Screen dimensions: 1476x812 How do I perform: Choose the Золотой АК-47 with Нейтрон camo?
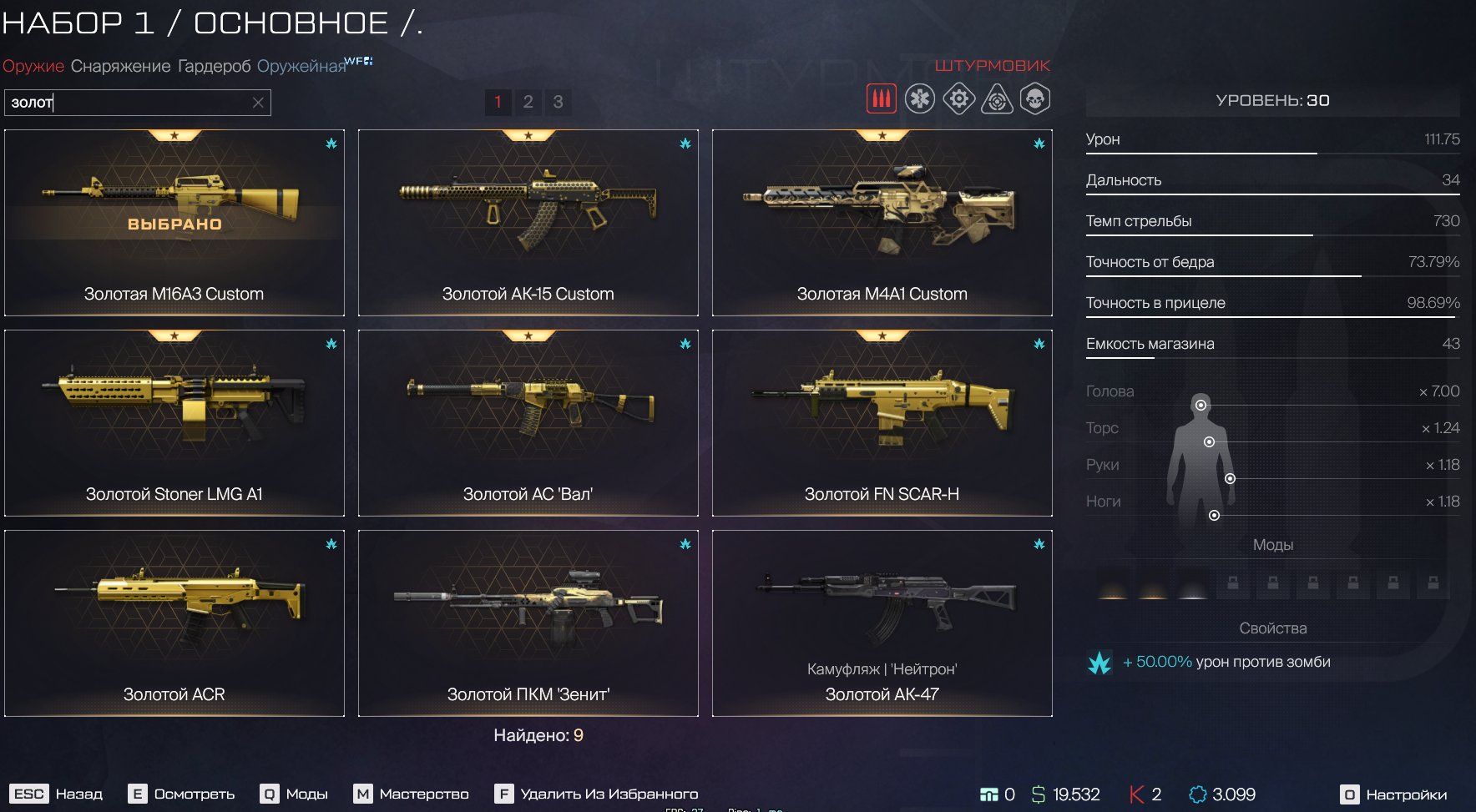pyautogui.click(x=882, y=623)
